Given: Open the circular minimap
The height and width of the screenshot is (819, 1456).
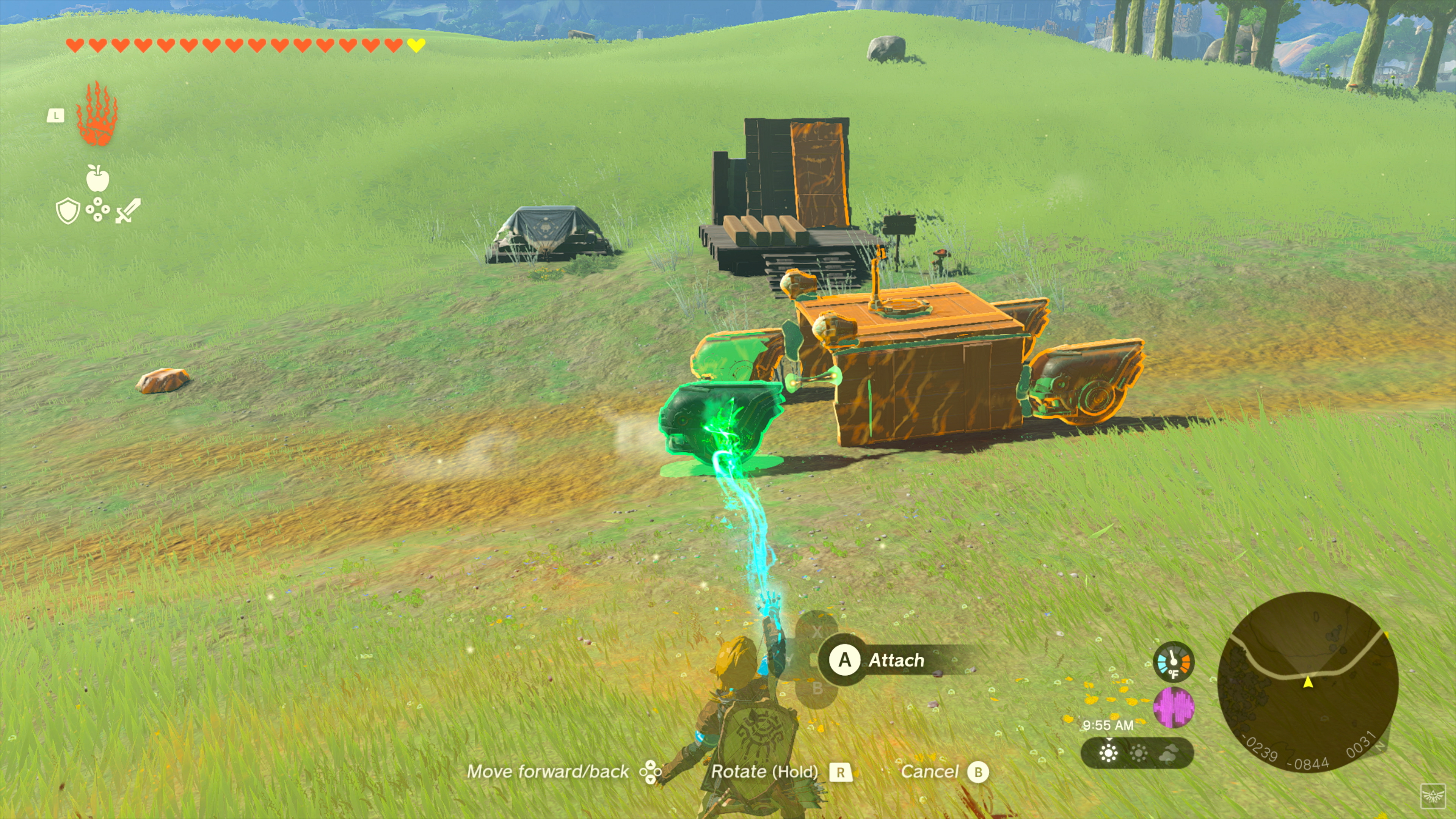Looking at the screenshot, I should [x=1307, y=681].
